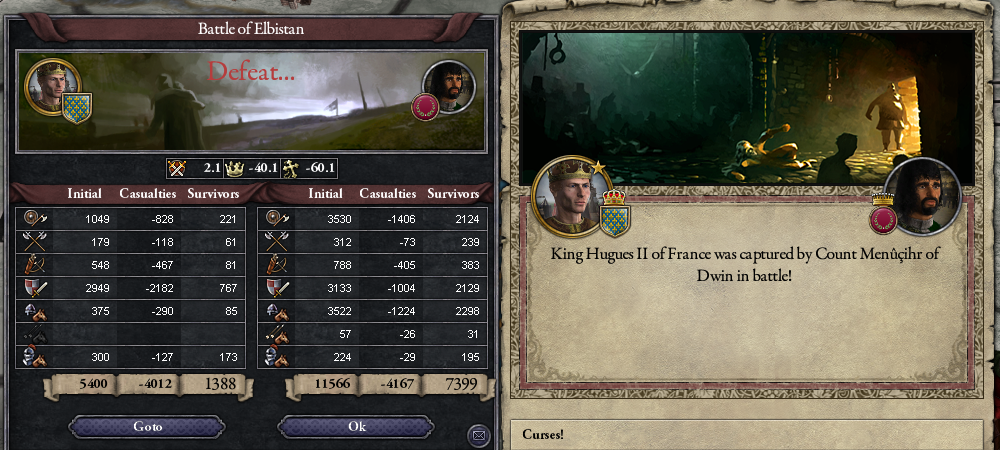Click the red circular emblem in battle banner
Screen dimensions: 1000x450
[x=423, y=107]
